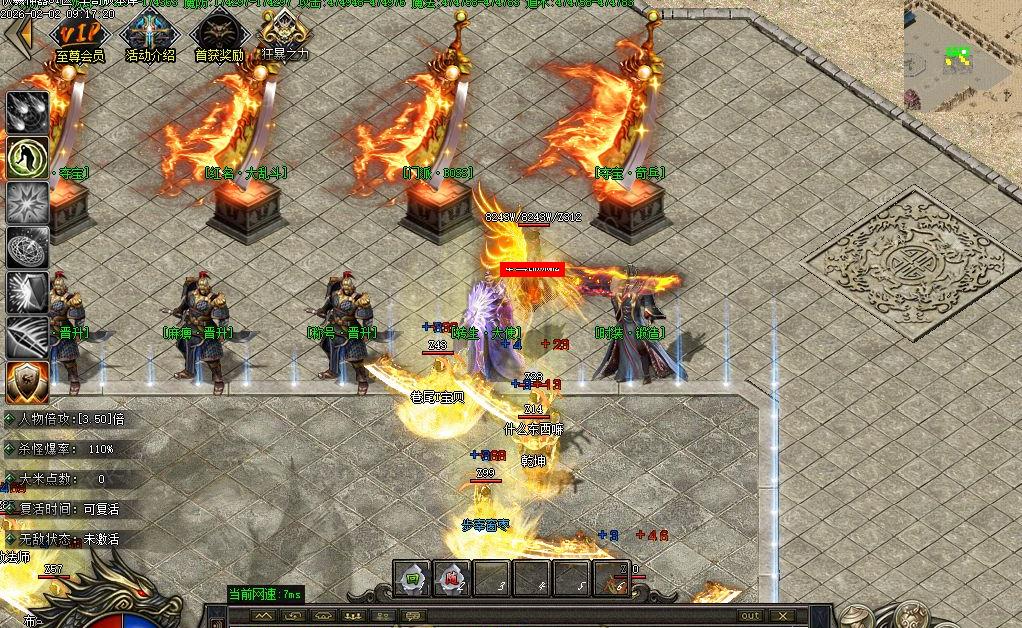Activate the claw slash skill icon
Screen dimensions: 1022x628
point(27,337)
